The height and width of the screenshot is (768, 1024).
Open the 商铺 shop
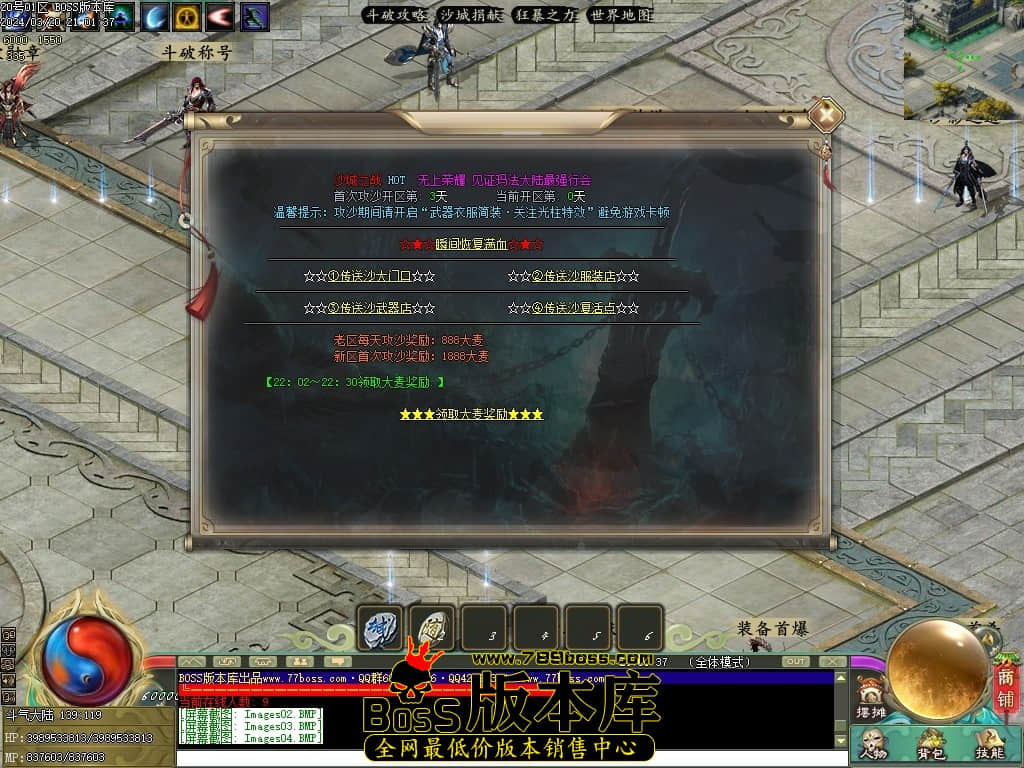coord(1005,677)
